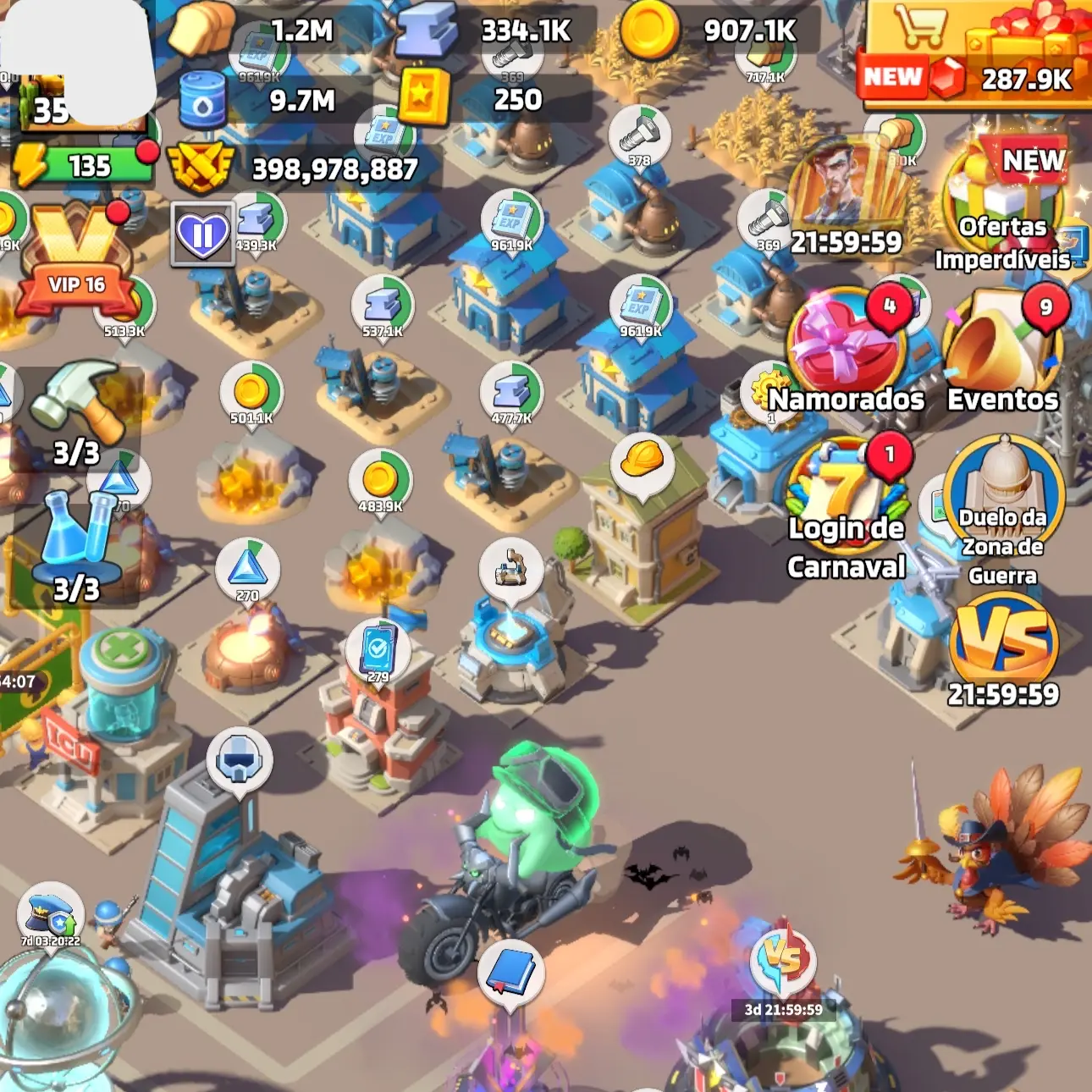Tap the purple heart shield icon
The width and height of the screenshot is (1092, 1092).
[203, 234]
